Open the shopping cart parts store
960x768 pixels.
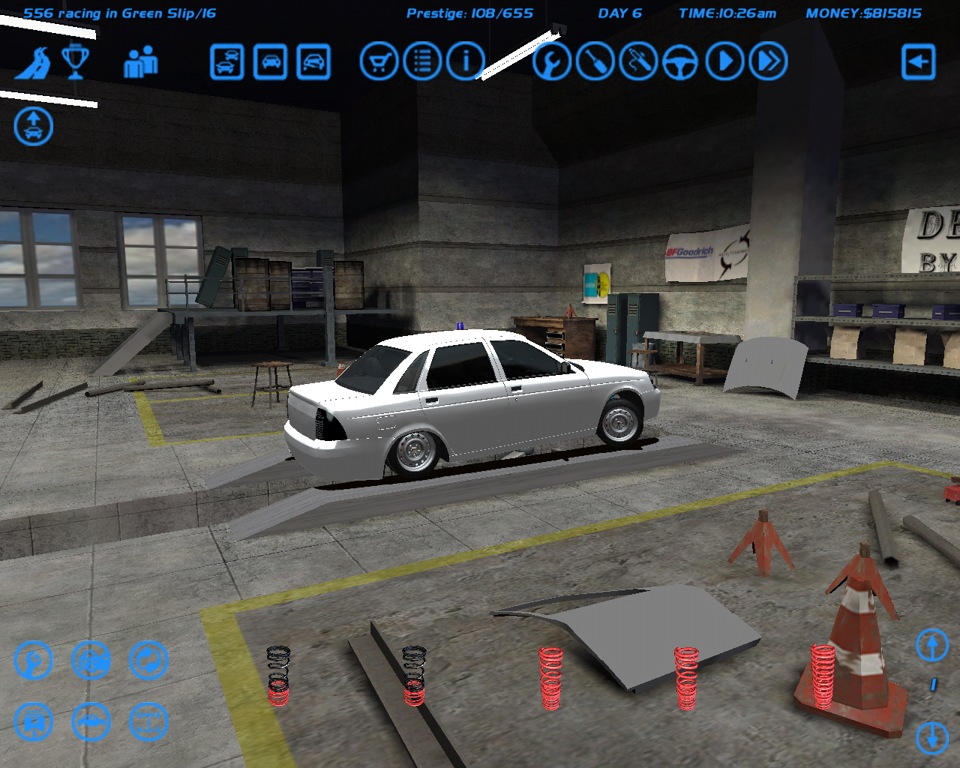tap(379, 62)
